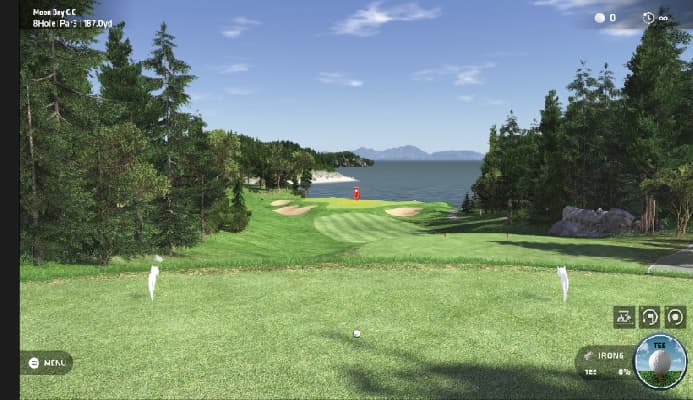The height and width of the screenshot is (400, 693).
Task: Open the iron club selector
Action: point(604,355)
